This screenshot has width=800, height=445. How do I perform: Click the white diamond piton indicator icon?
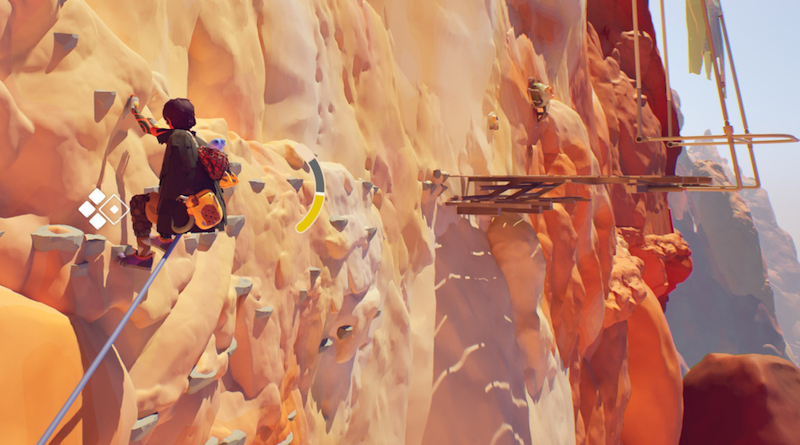coord(101,208)
